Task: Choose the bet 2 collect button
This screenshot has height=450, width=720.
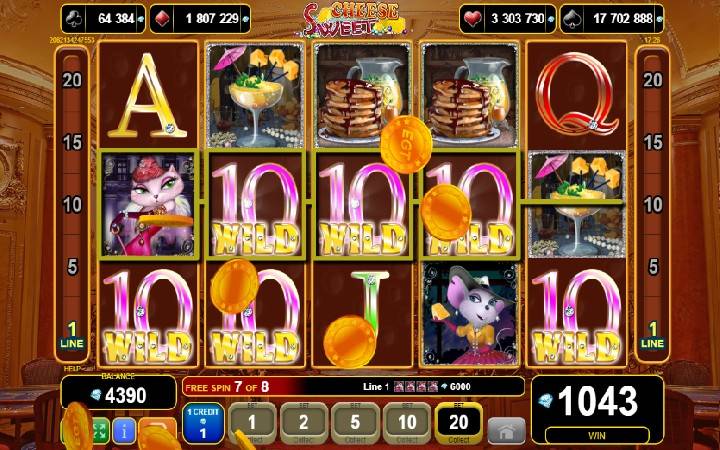Action: click(x=304, y=424)
